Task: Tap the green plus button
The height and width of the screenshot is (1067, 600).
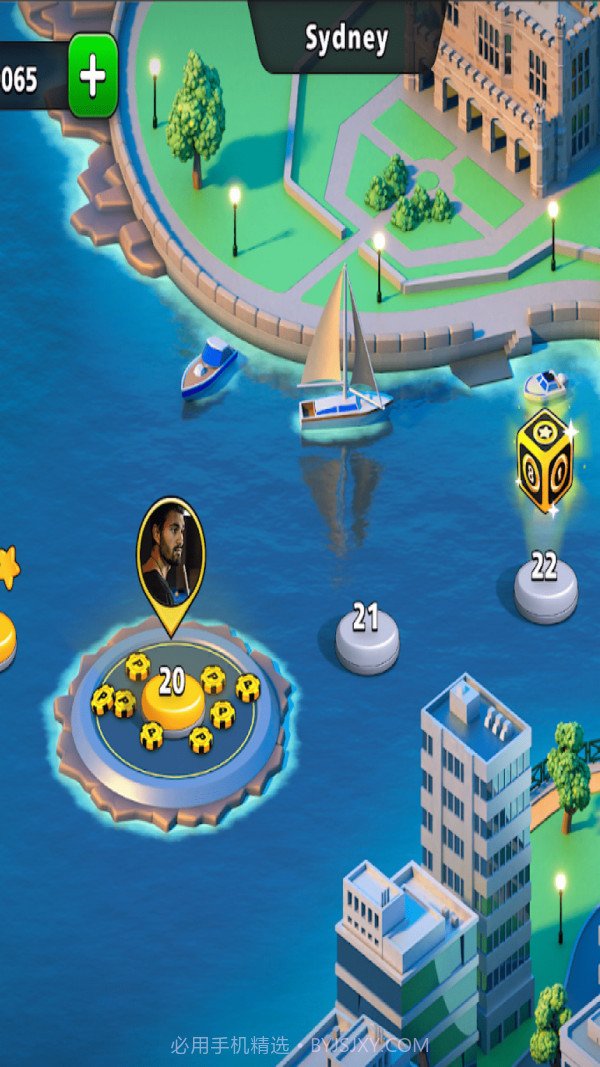Action: [93, 76]
